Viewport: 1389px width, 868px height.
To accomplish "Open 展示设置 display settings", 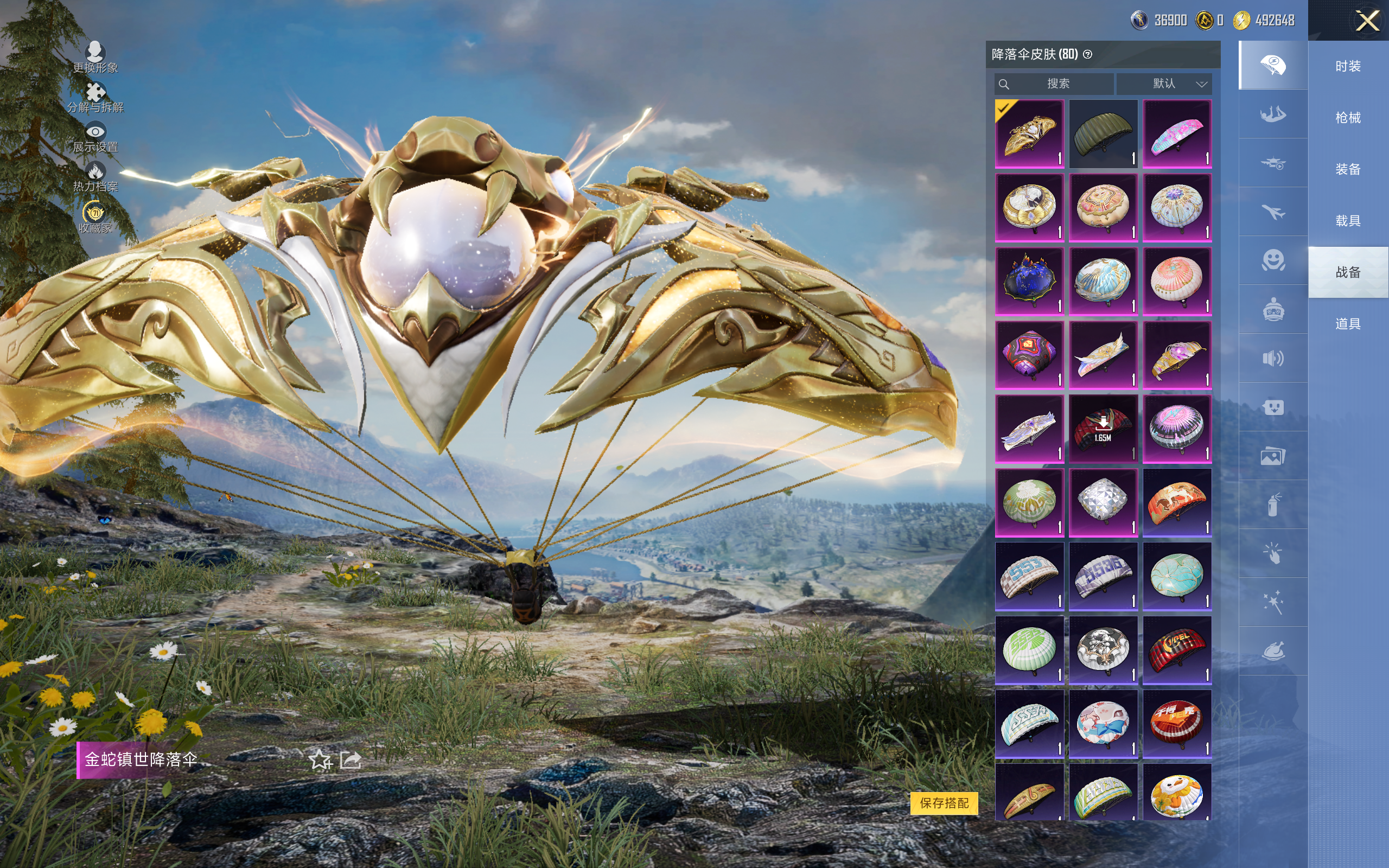I will tap(95, 138).
